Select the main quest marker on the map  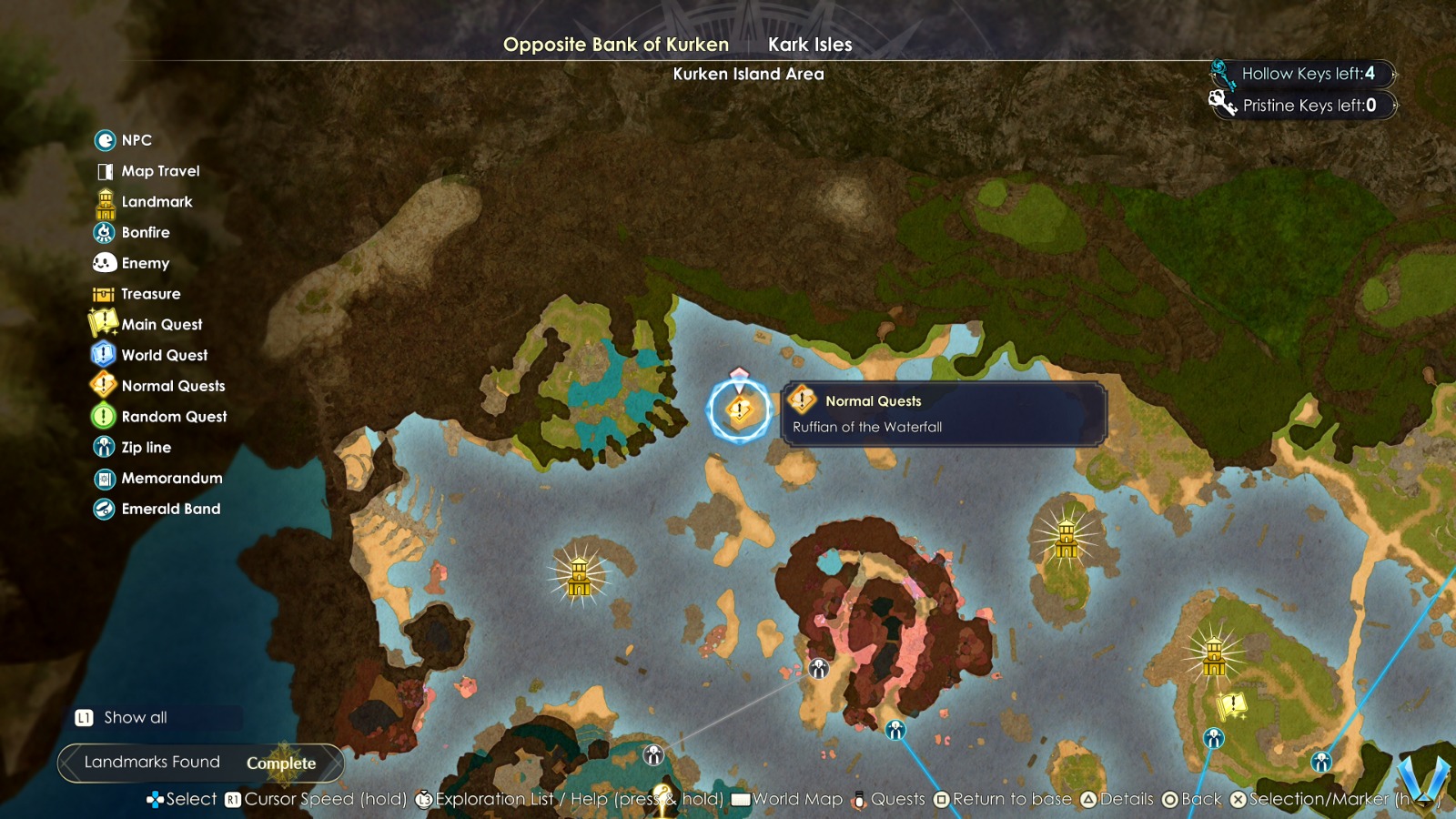1232,704
